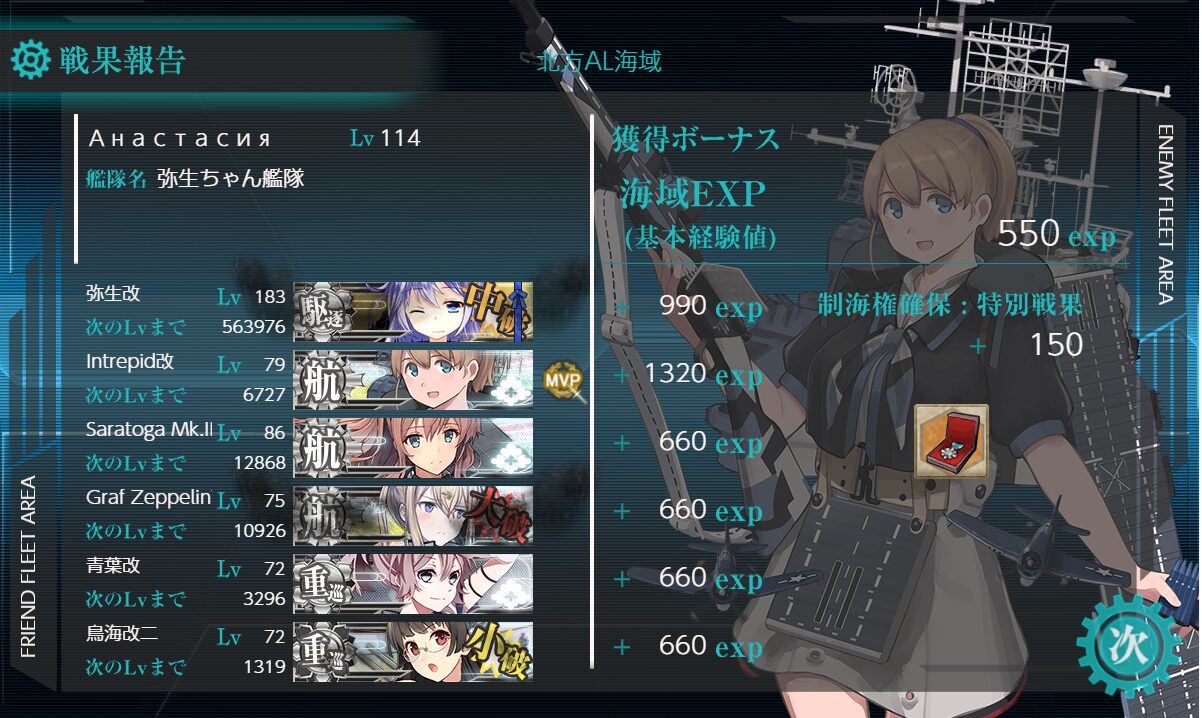Viewport: 1202px width, 718px height.
Task: Select the Graf Zeppelin ship banner
Action: [412, 515]
